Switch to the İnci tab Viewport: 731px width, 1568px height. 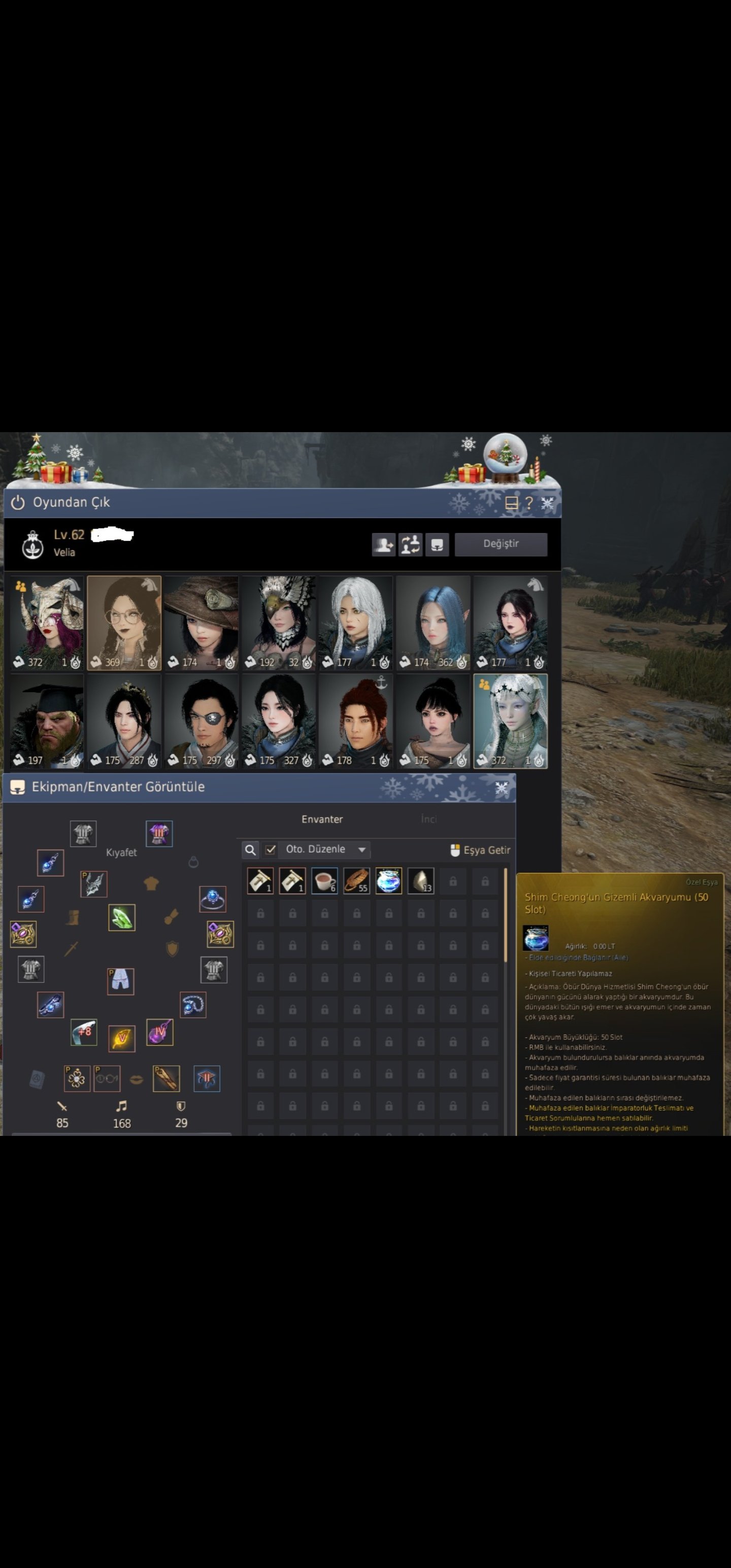pyautogui.click(x=428, y=820)
